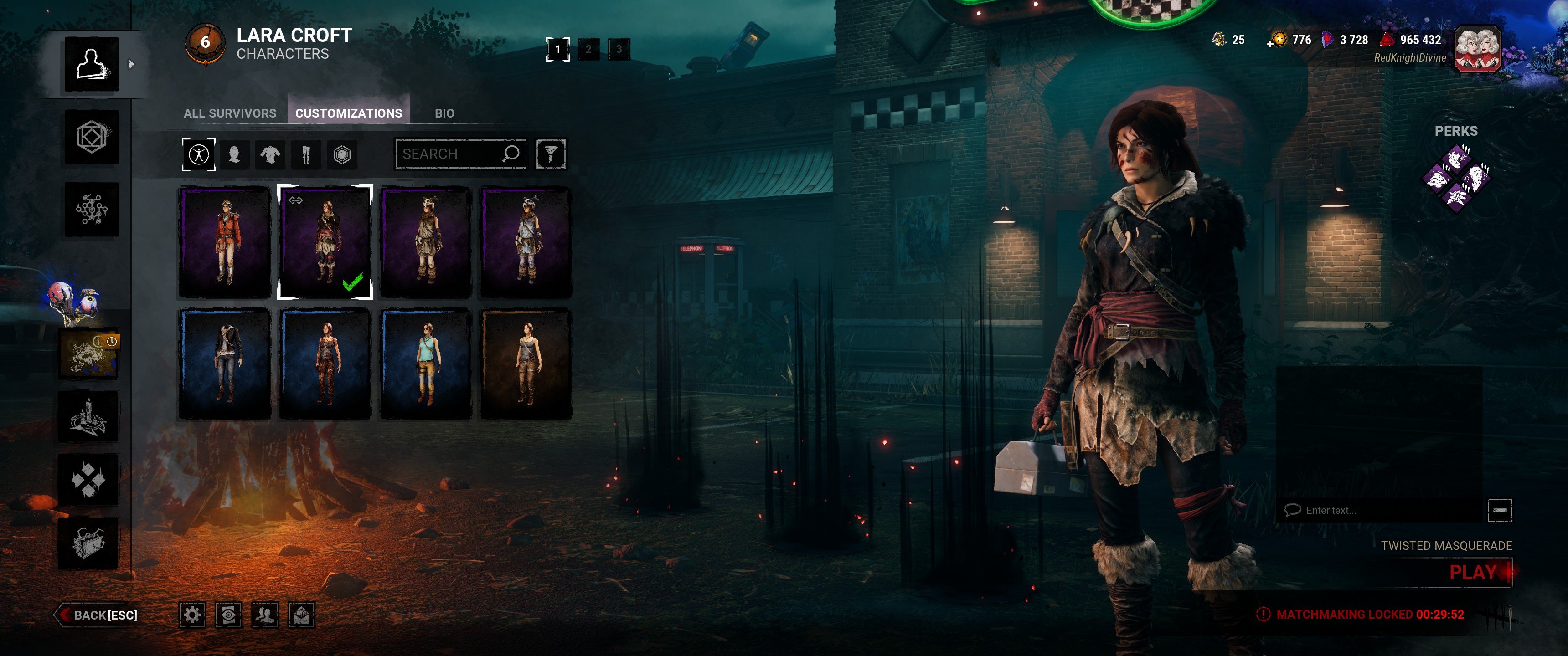Go back with the Back button
Image resolution: width=1568 pixels, height=656 pixels.
98,615
